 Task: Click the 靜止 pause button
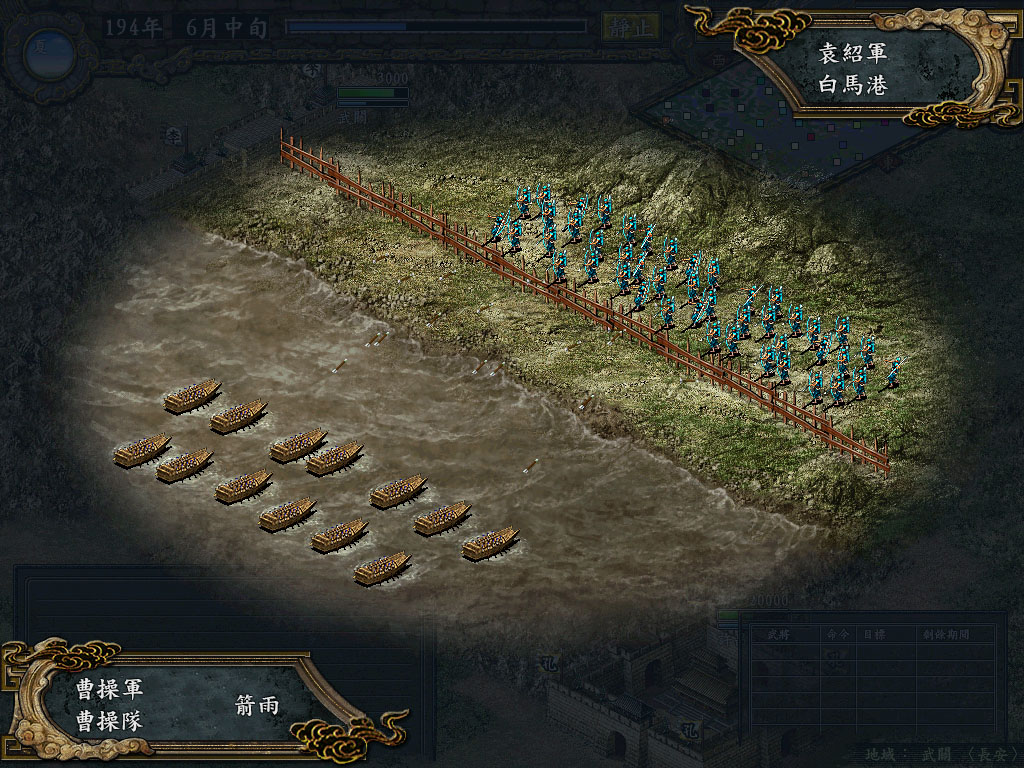point(630,27)
